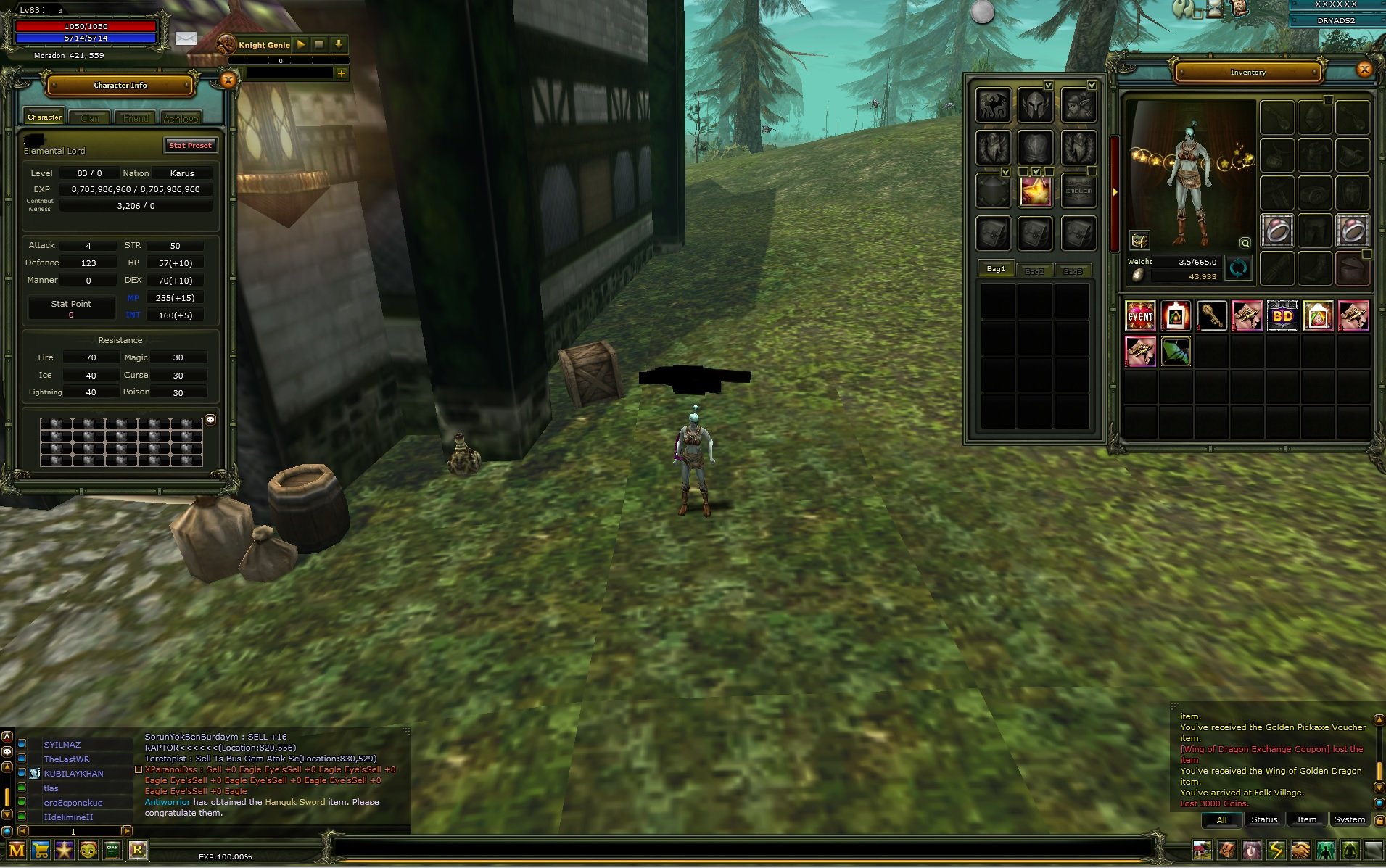1386x868 pixels.
Task: Open the item mall shopping cart icon
Action: (x=41, y=850)
